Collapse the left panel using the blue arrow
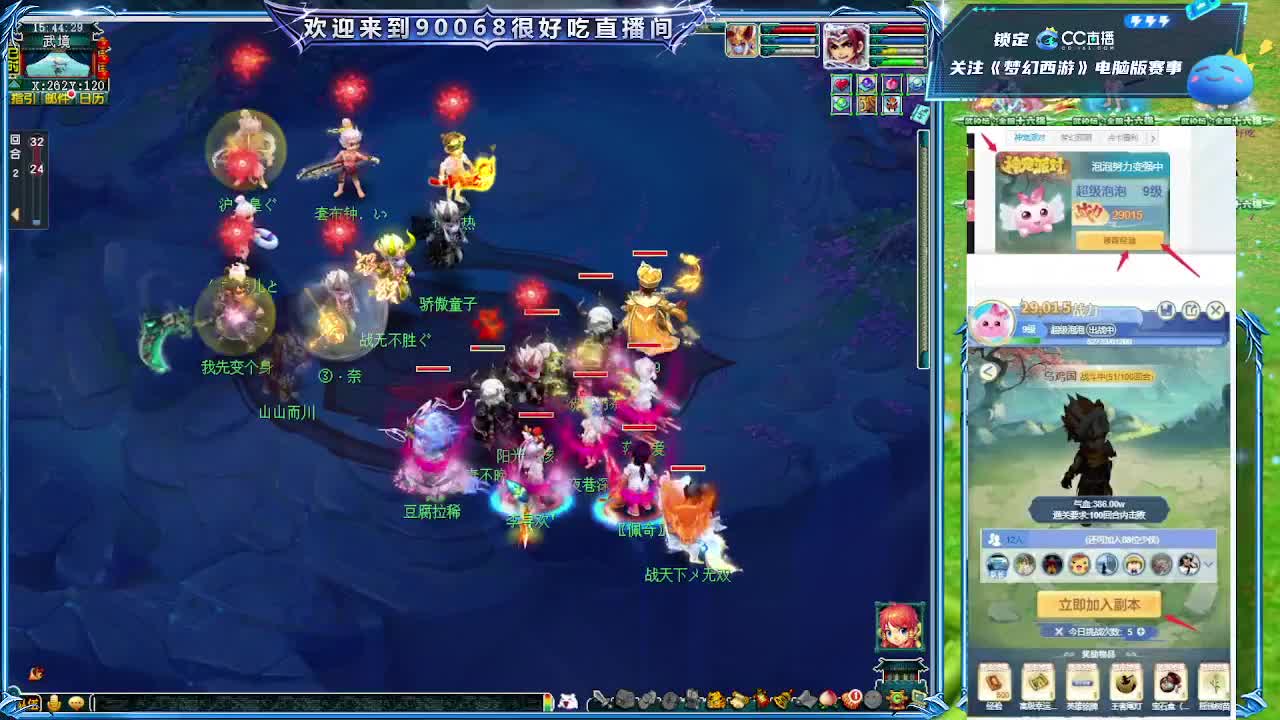Screen dimensions: 1280x720 click(x=13, y=84)
